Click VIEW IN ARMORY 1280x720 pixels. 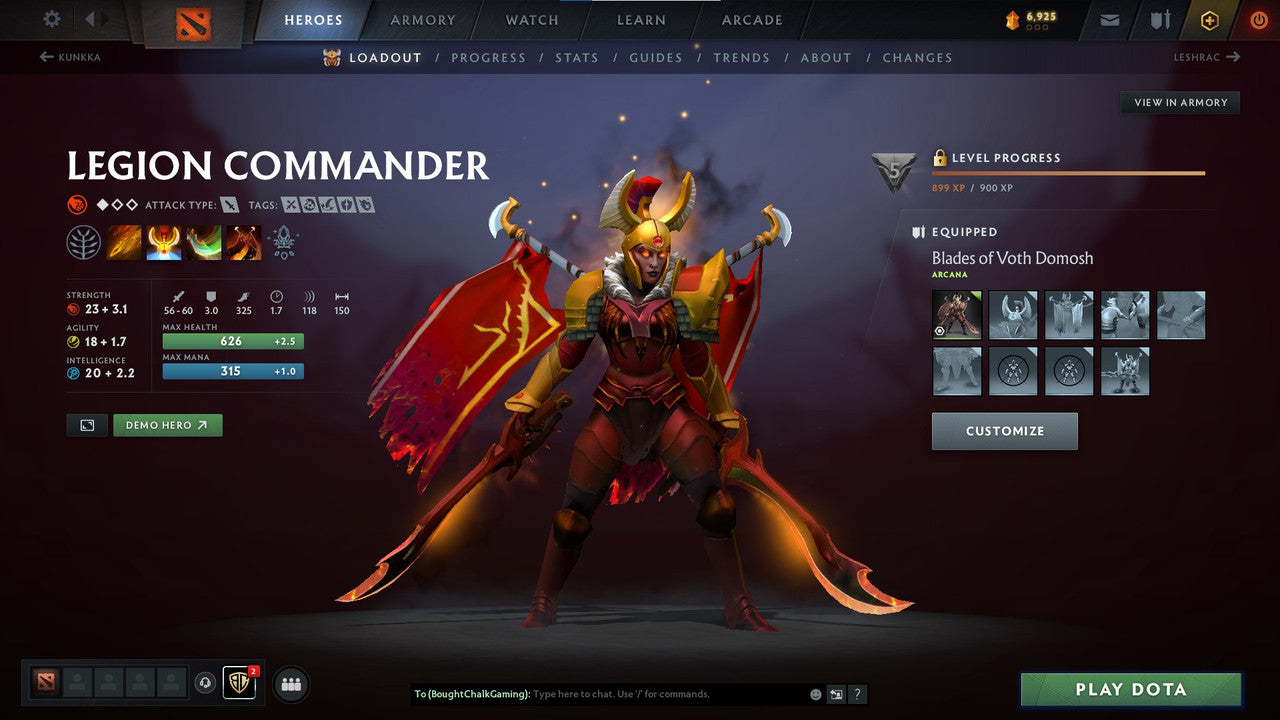click(x=1180, y=102)
